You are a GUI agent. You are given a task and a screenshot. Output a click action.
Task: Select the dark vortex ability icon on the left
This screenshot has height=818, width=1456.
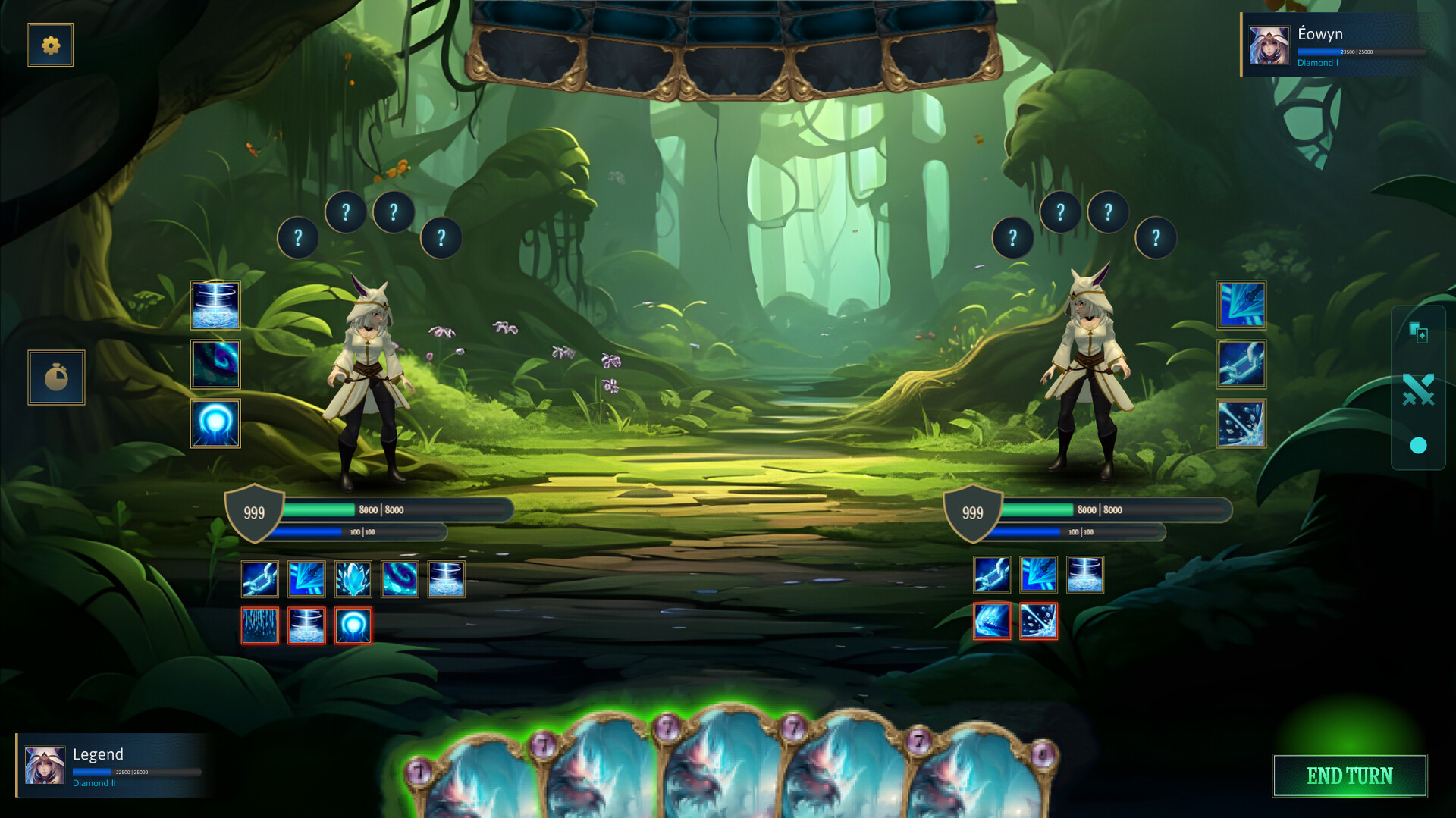point(215,365)
